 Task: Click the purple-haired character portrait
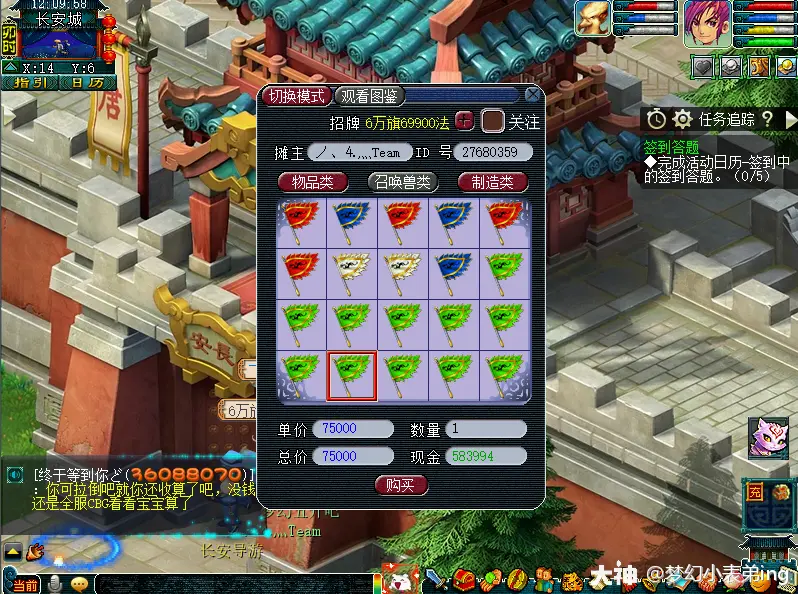[707, 20]
